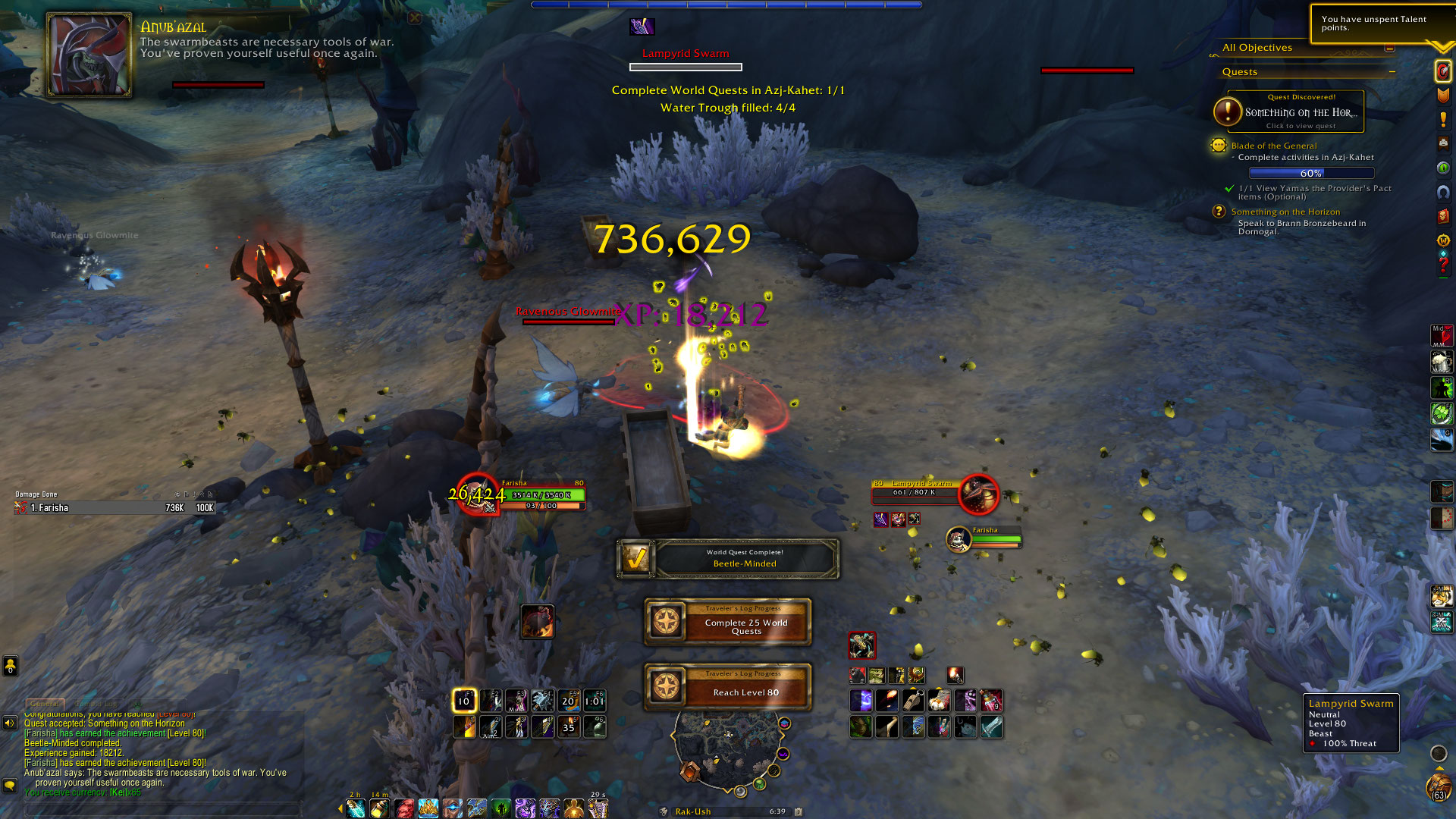
Task: Collapse the Quests objective section
Action: coord(1392,72)
